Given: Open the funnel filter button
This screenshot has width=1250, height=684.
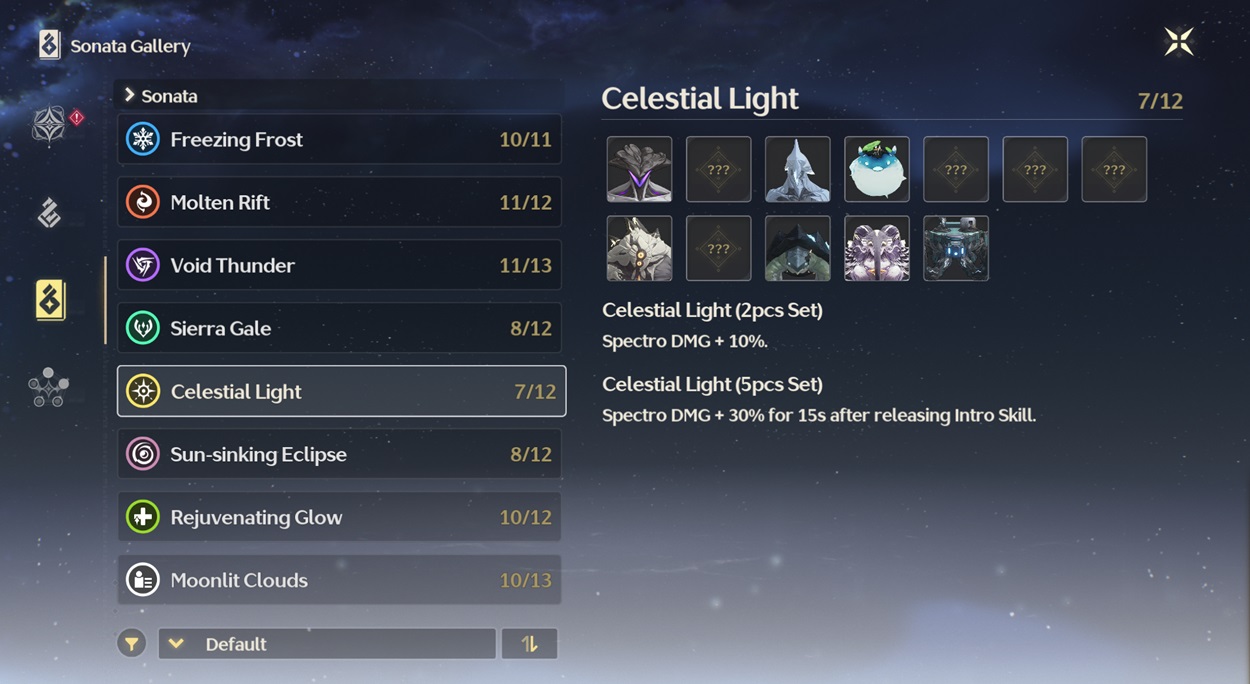Looking at the screenshot, I should [x=131, y=644].
